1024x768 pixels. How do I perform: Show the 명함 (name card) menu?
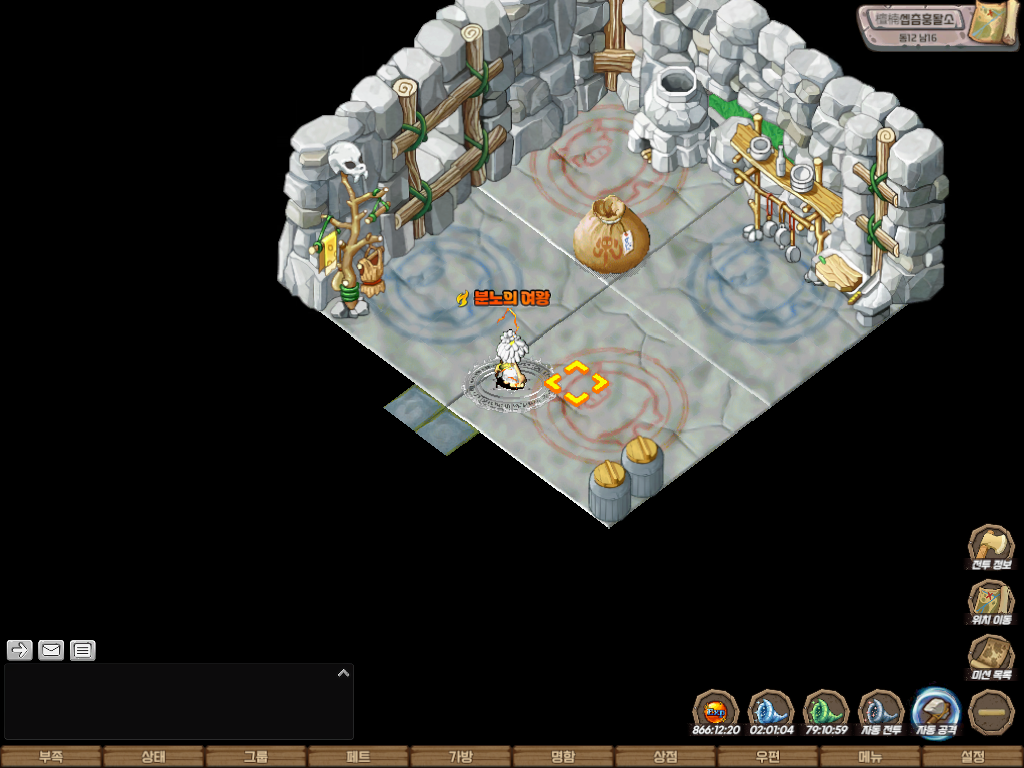pyautogui.click(x=563, y=757)
